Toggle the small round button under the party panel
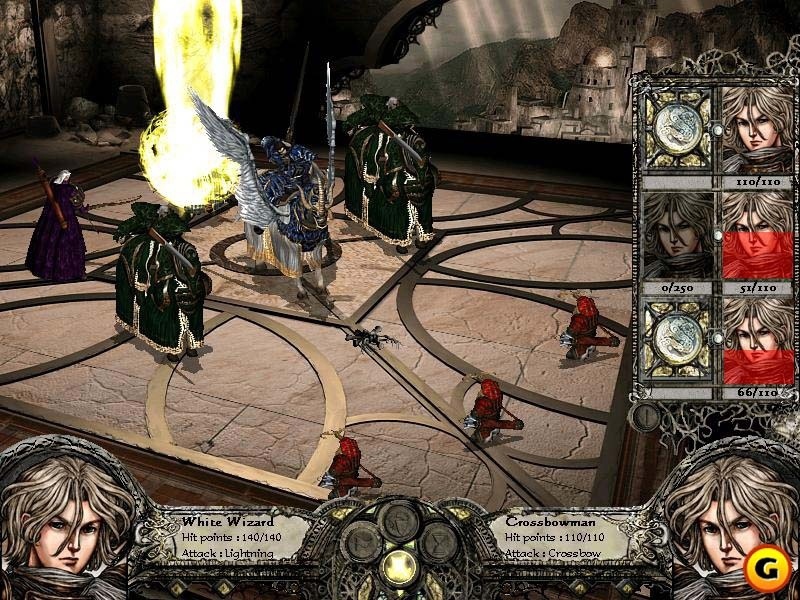Image resolution: width=800 pixels, height=600 pixels. [646, 412]
